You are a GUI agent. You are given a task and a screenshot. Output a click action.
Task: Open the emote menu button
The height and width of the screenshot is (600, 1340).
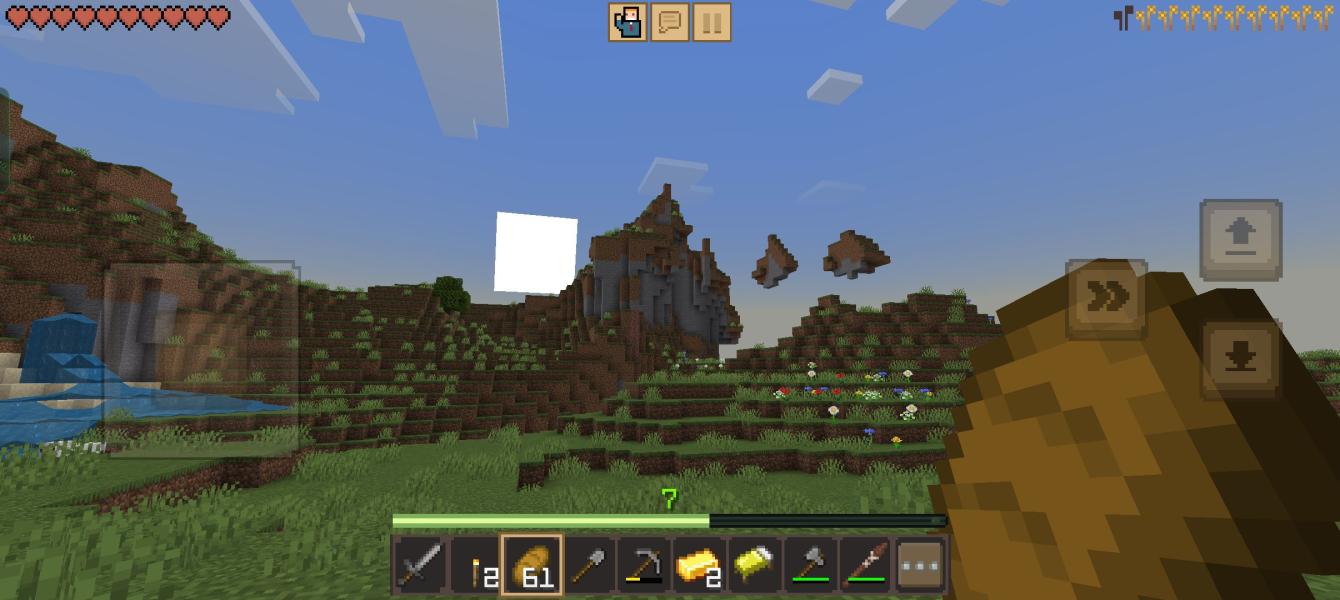tap(627, 22)
